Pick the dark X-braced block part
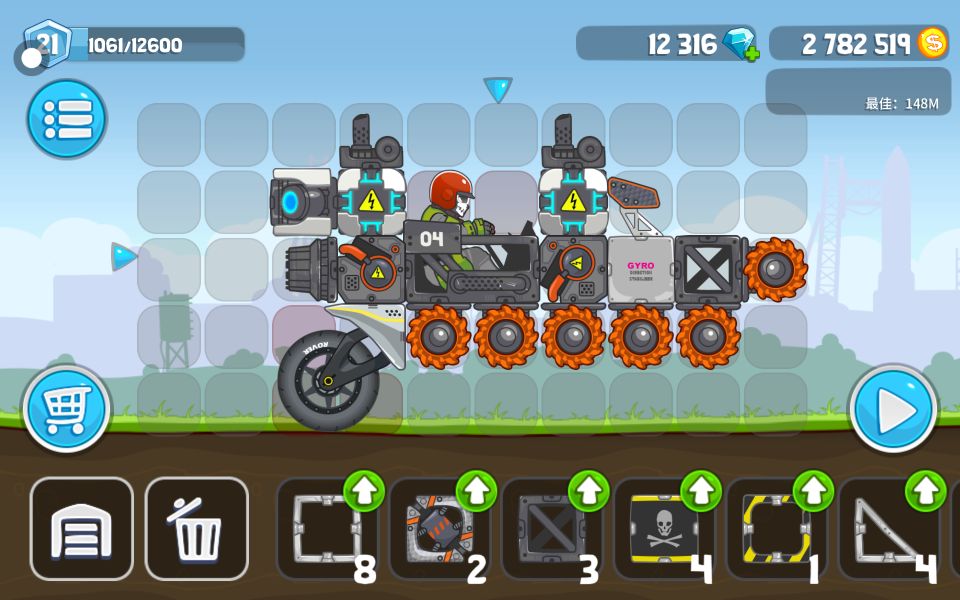This screenshot has height=600, width=960. (x=552, y=528)
